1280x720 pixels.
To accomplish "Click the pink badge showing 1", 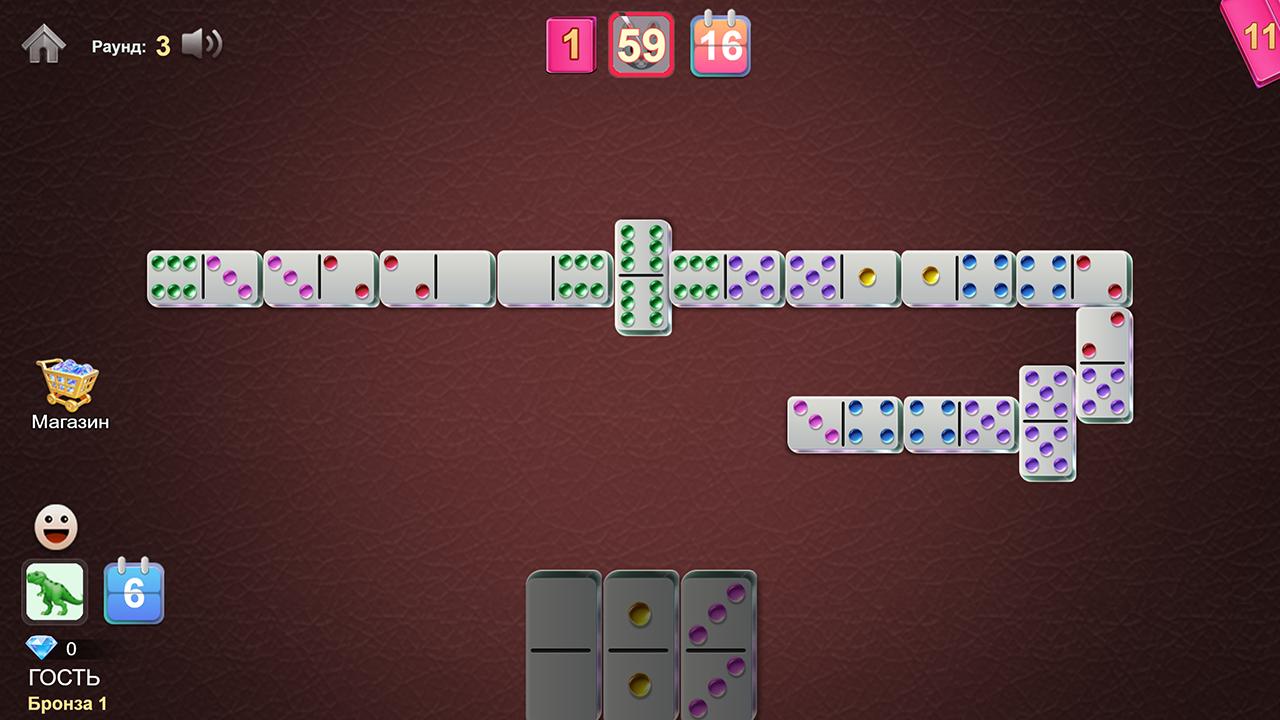I will pyautogui.click(x=571, y=45).
